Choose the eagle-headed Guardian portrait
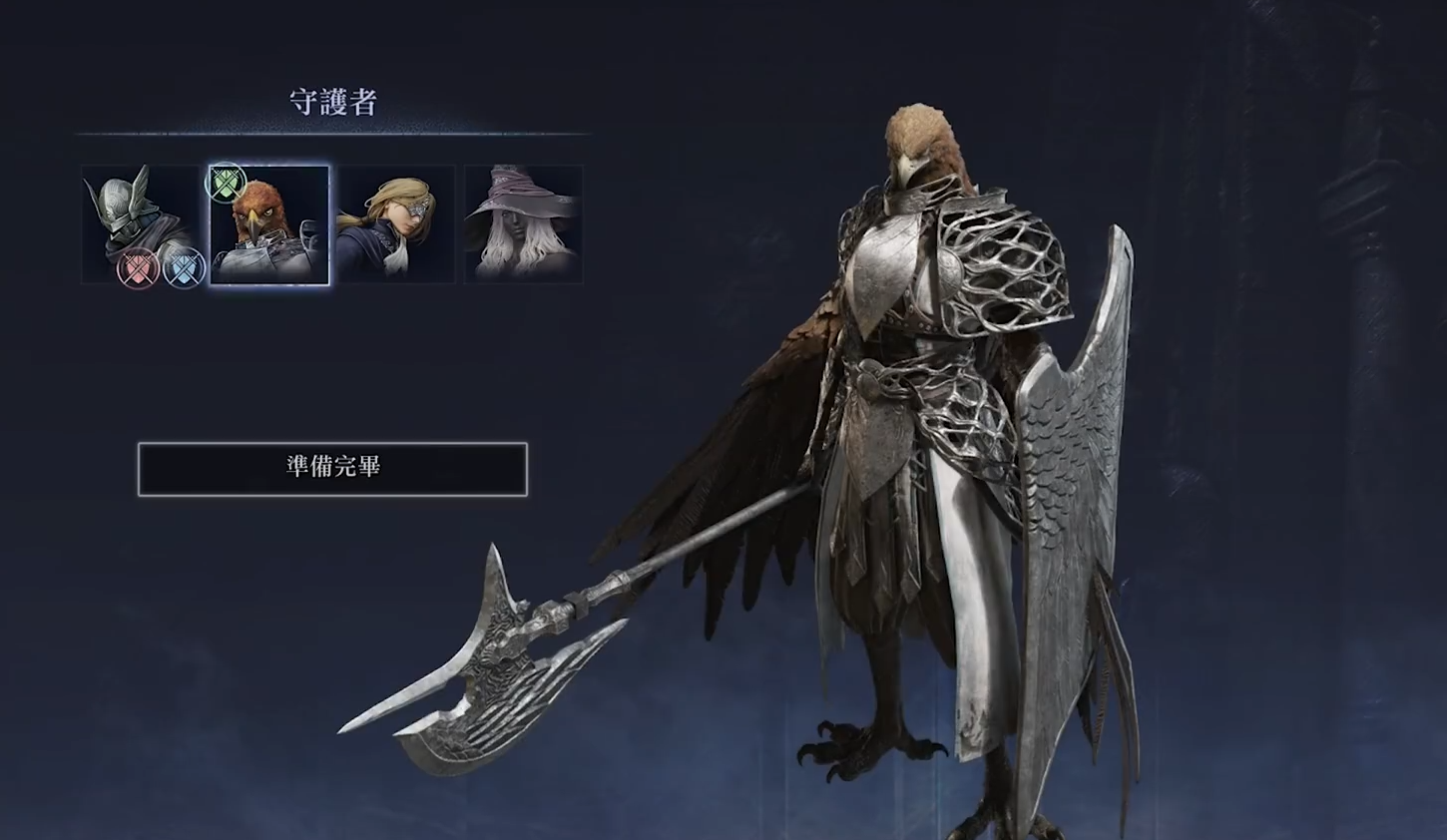 (269, 225)
